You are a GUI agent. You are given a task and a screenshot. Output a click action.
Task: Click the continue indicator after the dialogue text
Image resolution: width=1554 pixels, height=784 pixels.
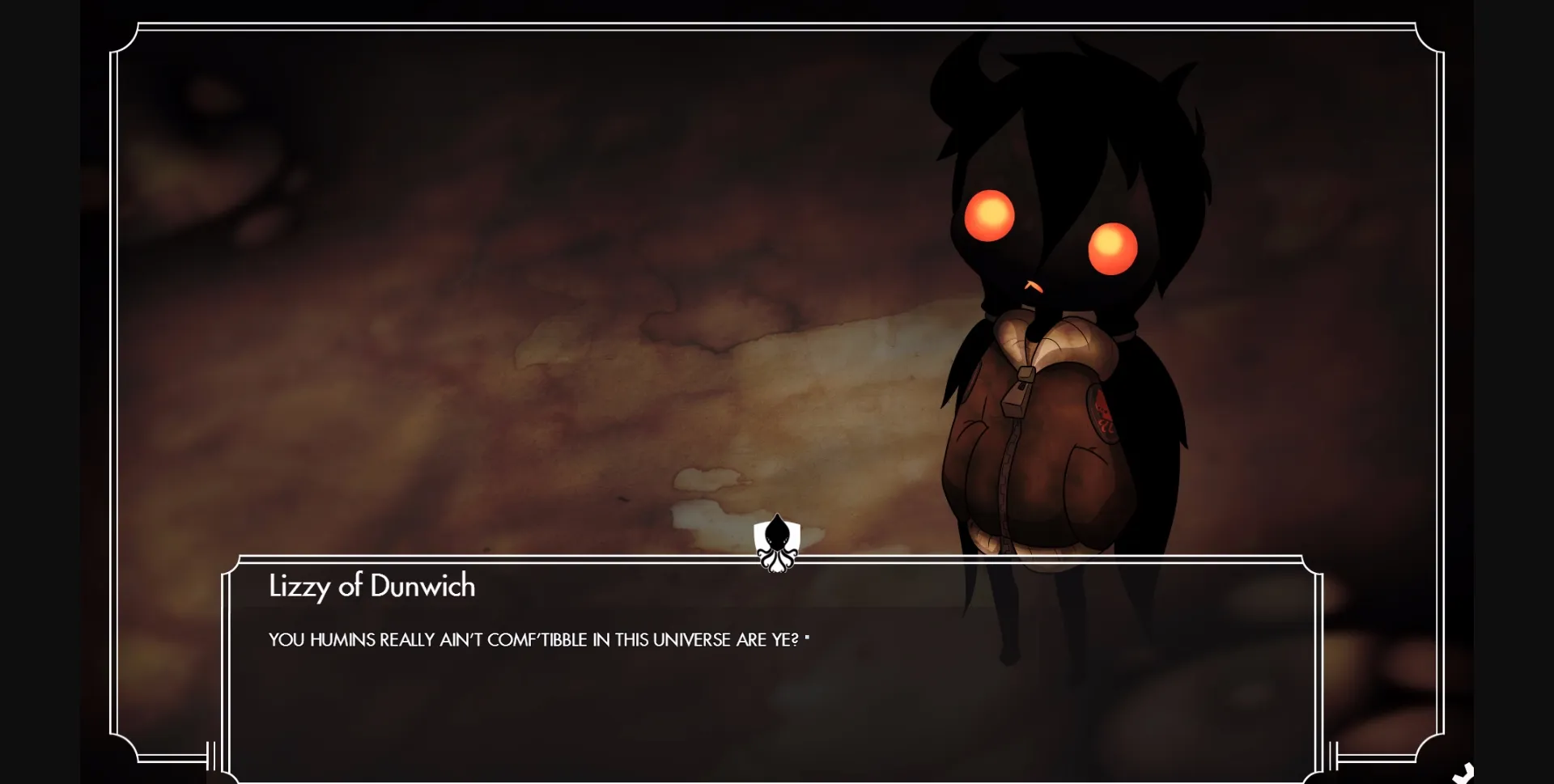click(x=809, y=635)
